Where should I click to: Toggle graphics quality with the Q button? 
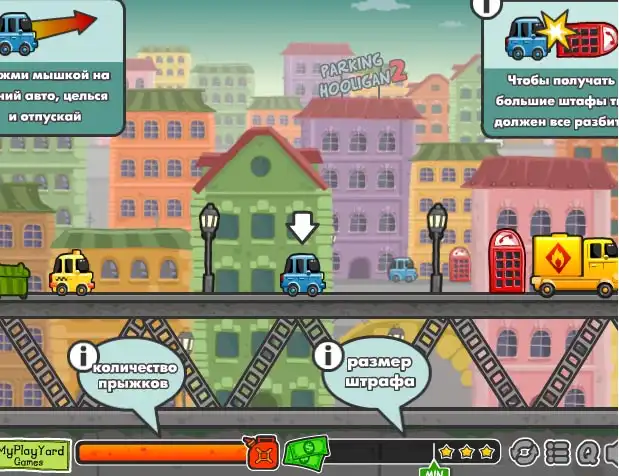(587, 452)
